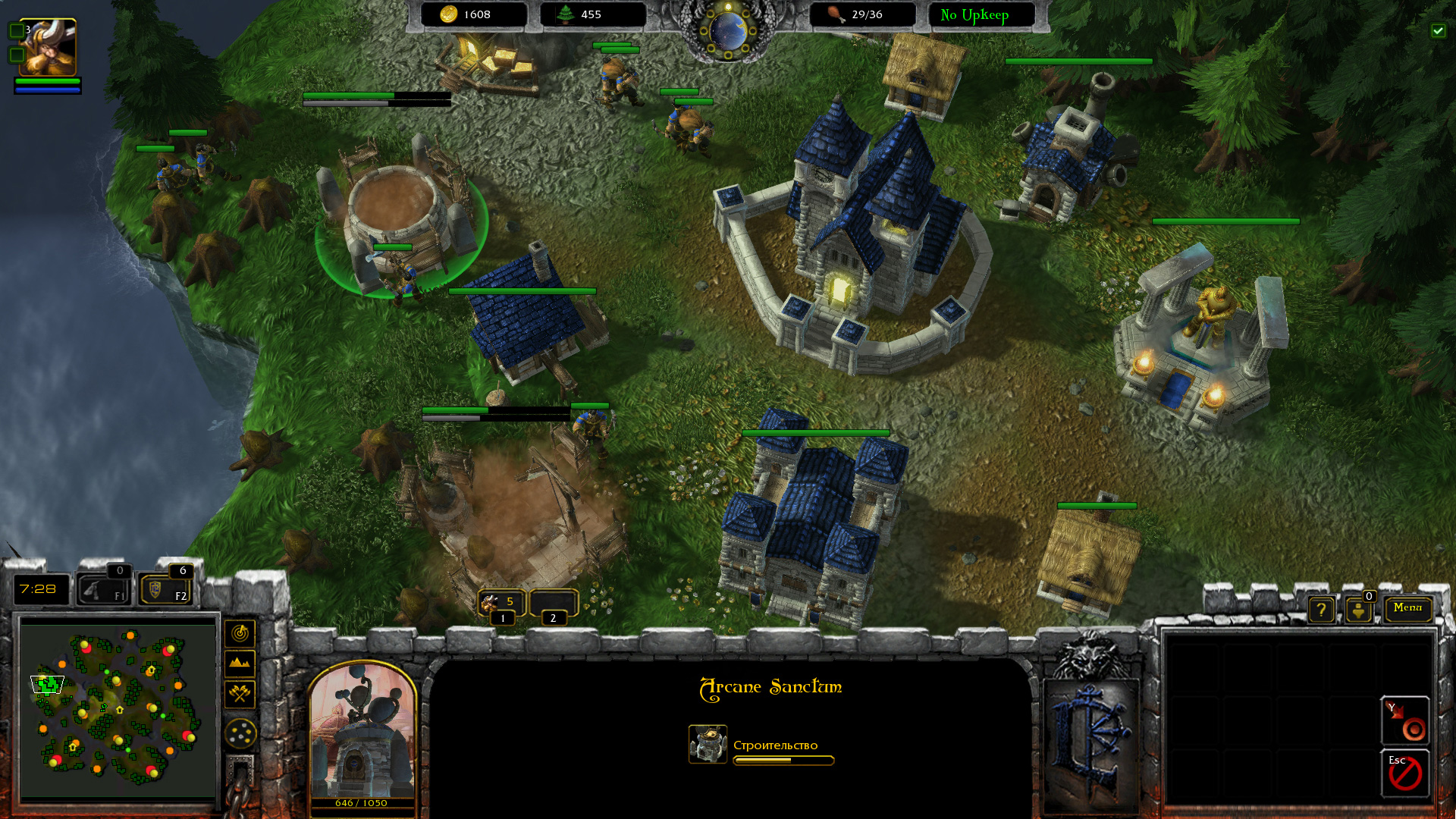Click the construction queue builder icon

click(x=708, y=744)
